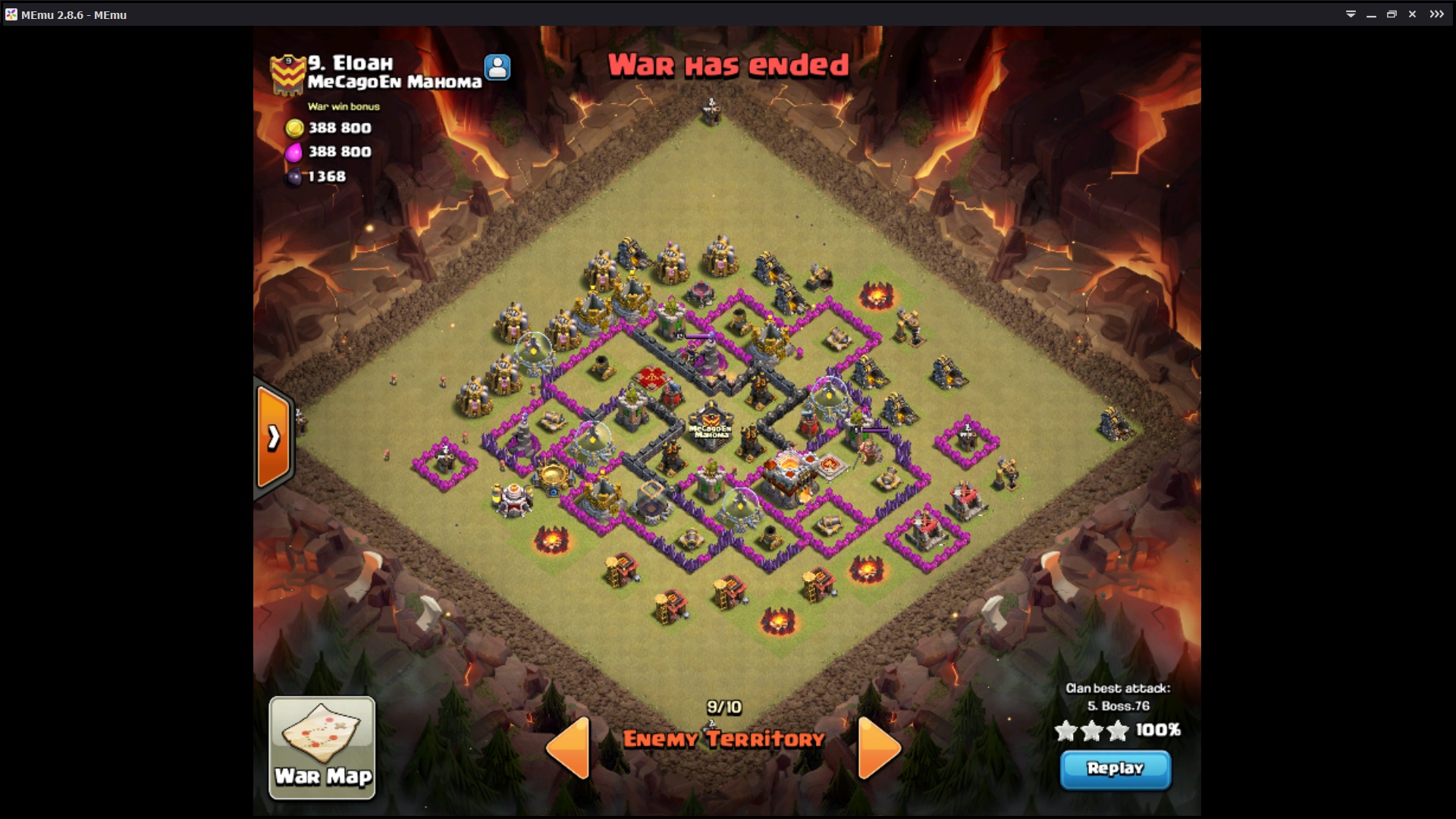This screenshot has height=819, width=1456.
Task: Go to the previous enemy base
Action: point(569,747)
